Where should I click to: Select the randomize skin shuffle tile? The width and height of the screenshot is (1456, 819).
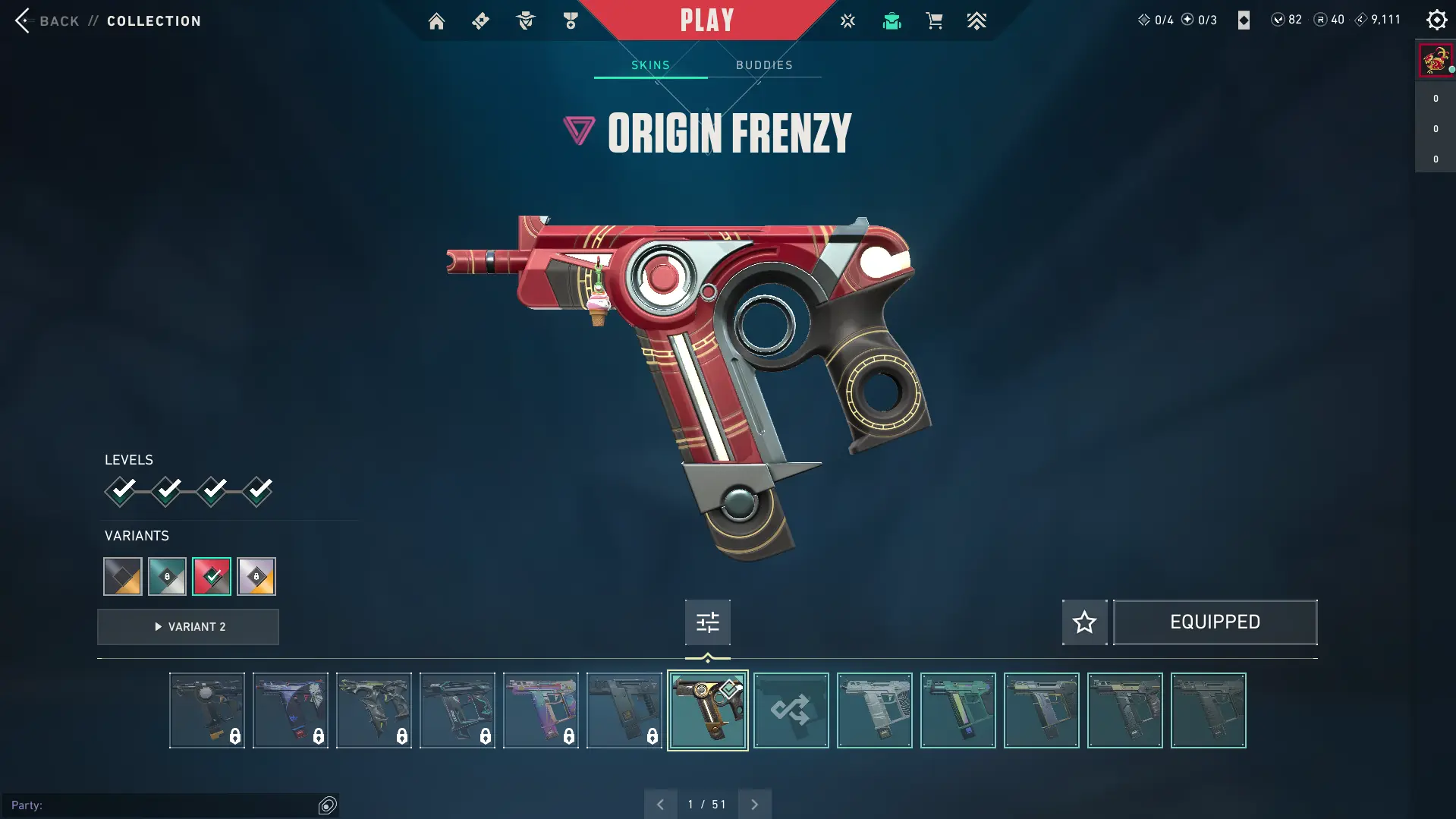(x=791, y=710)
